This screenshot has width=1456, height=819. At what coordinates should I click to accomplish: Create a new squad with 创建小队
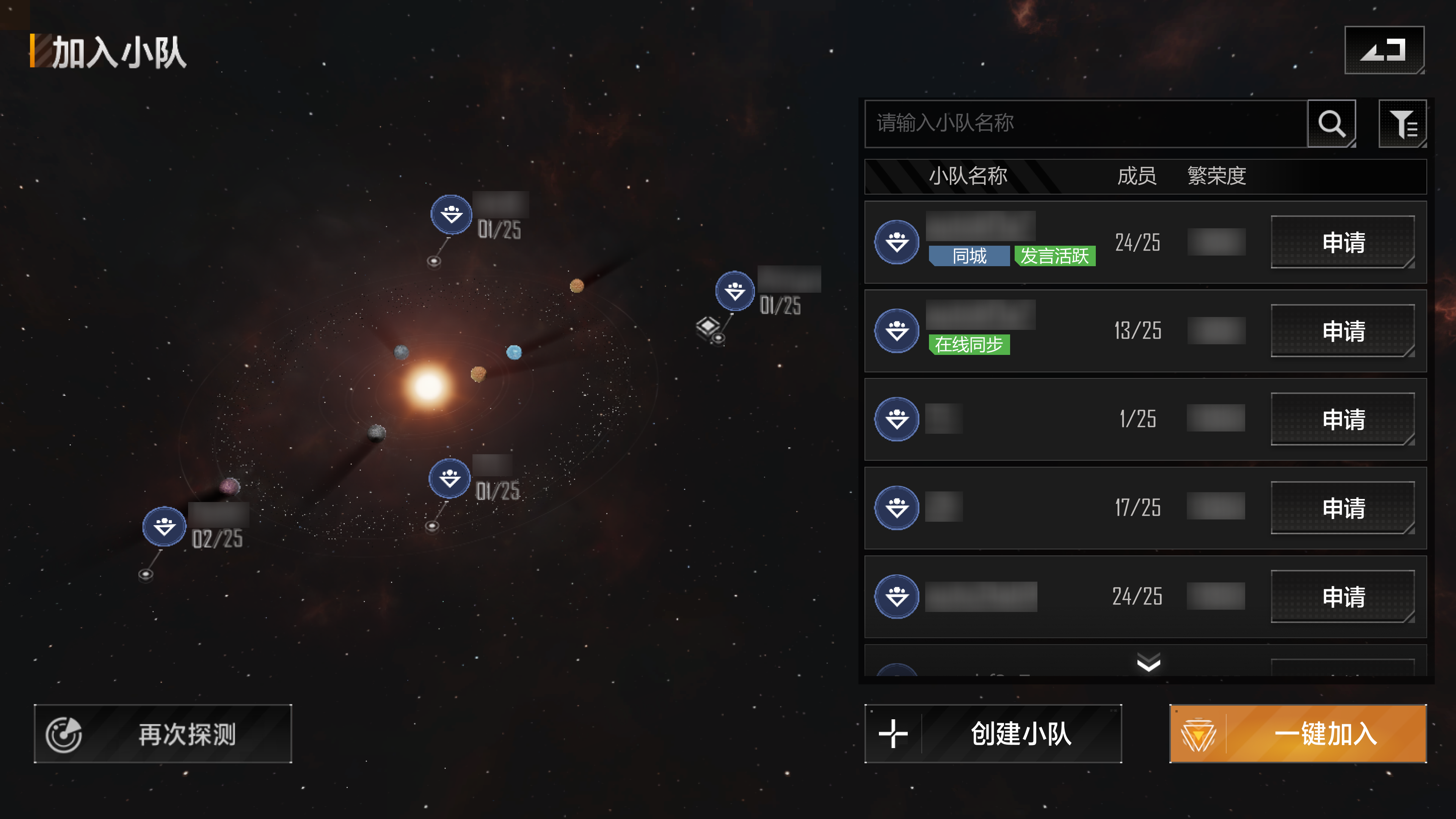993,734
